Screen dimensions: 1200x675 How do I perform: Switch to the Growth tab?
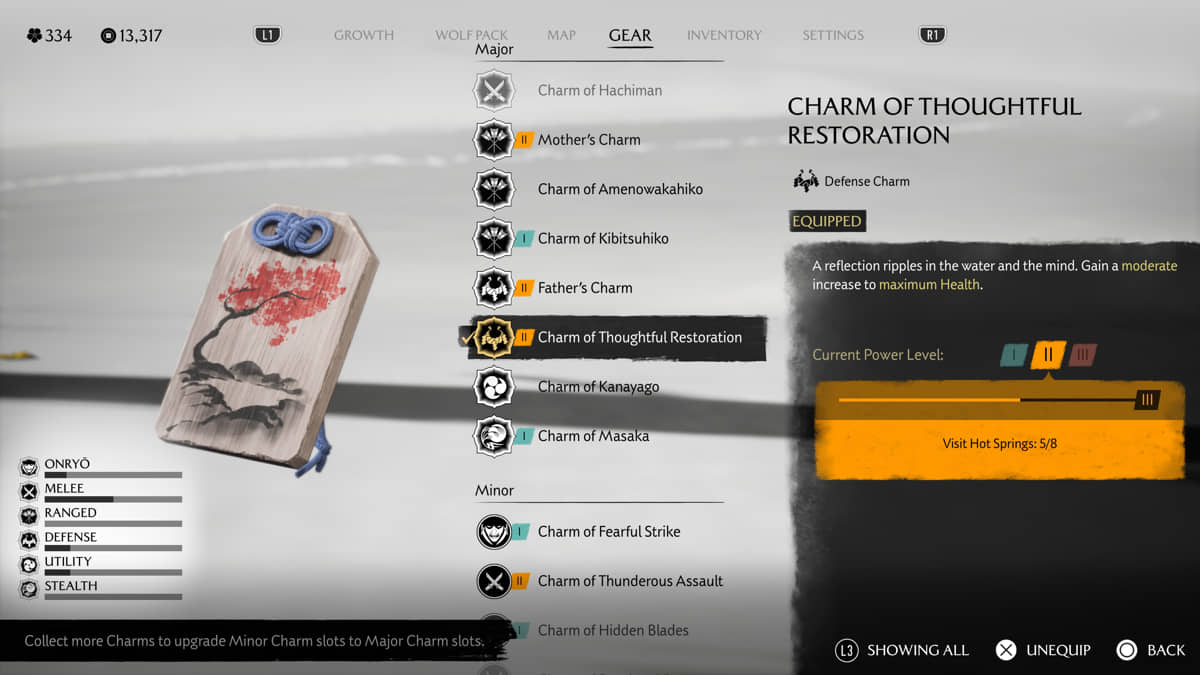tap(363, 35)
